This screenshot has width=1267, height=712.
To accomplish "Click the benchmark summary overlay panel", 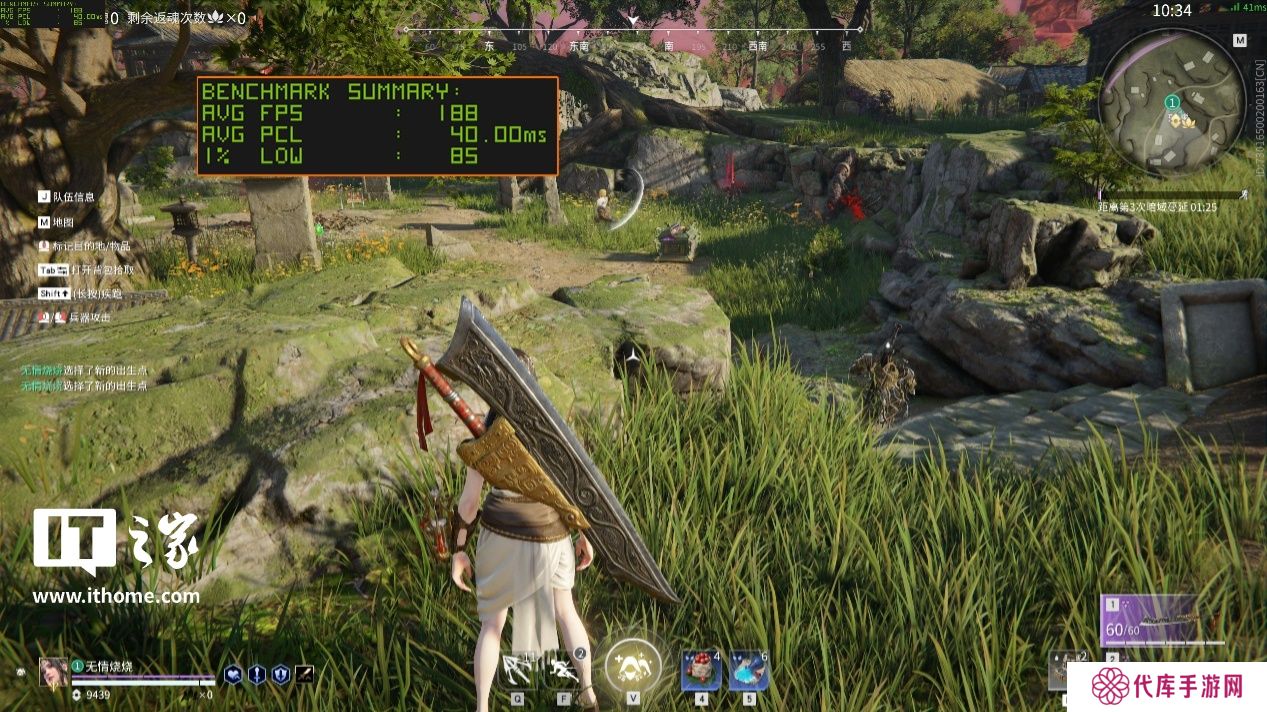I will point(377,125).
